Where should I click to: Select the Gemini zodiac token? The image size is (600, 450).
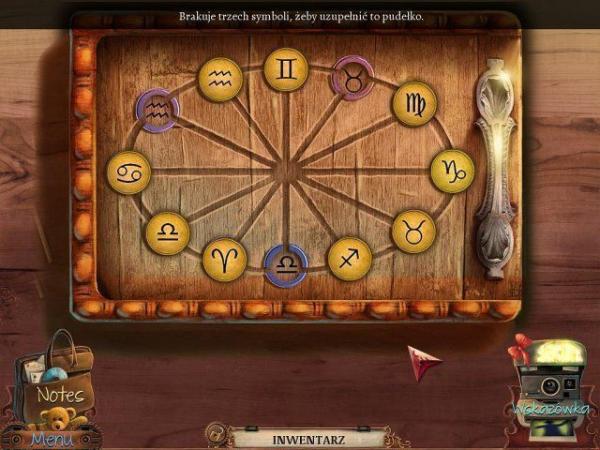286,70
